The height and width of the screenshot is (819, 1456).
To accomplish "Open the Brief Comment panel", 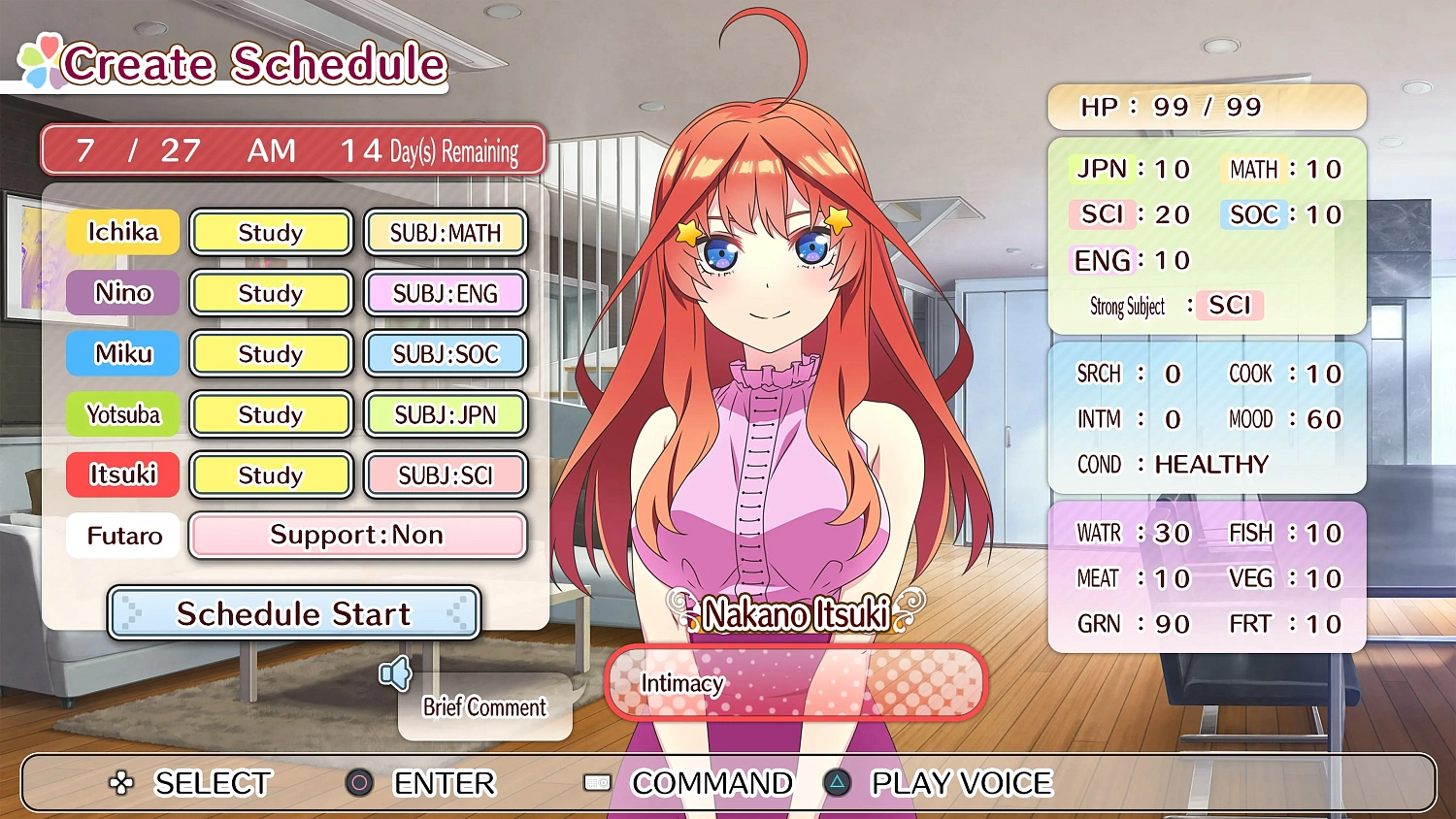I will pos(483,707).
